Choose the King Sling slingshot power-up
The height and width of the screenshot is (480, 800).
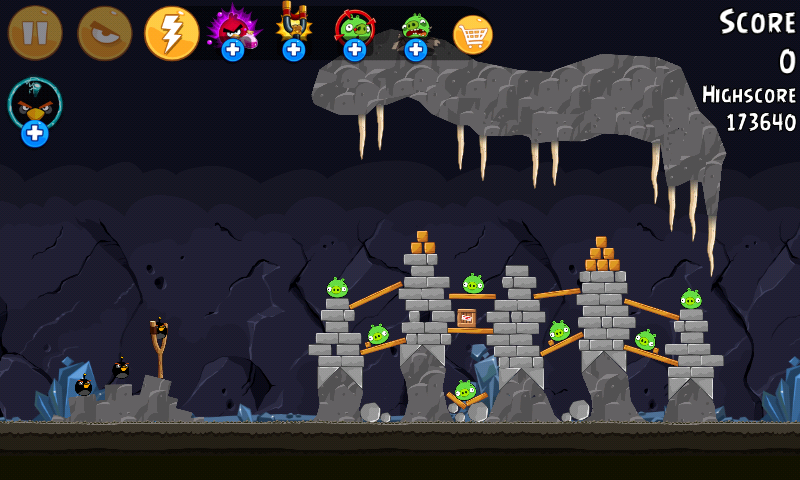point(293,30)
